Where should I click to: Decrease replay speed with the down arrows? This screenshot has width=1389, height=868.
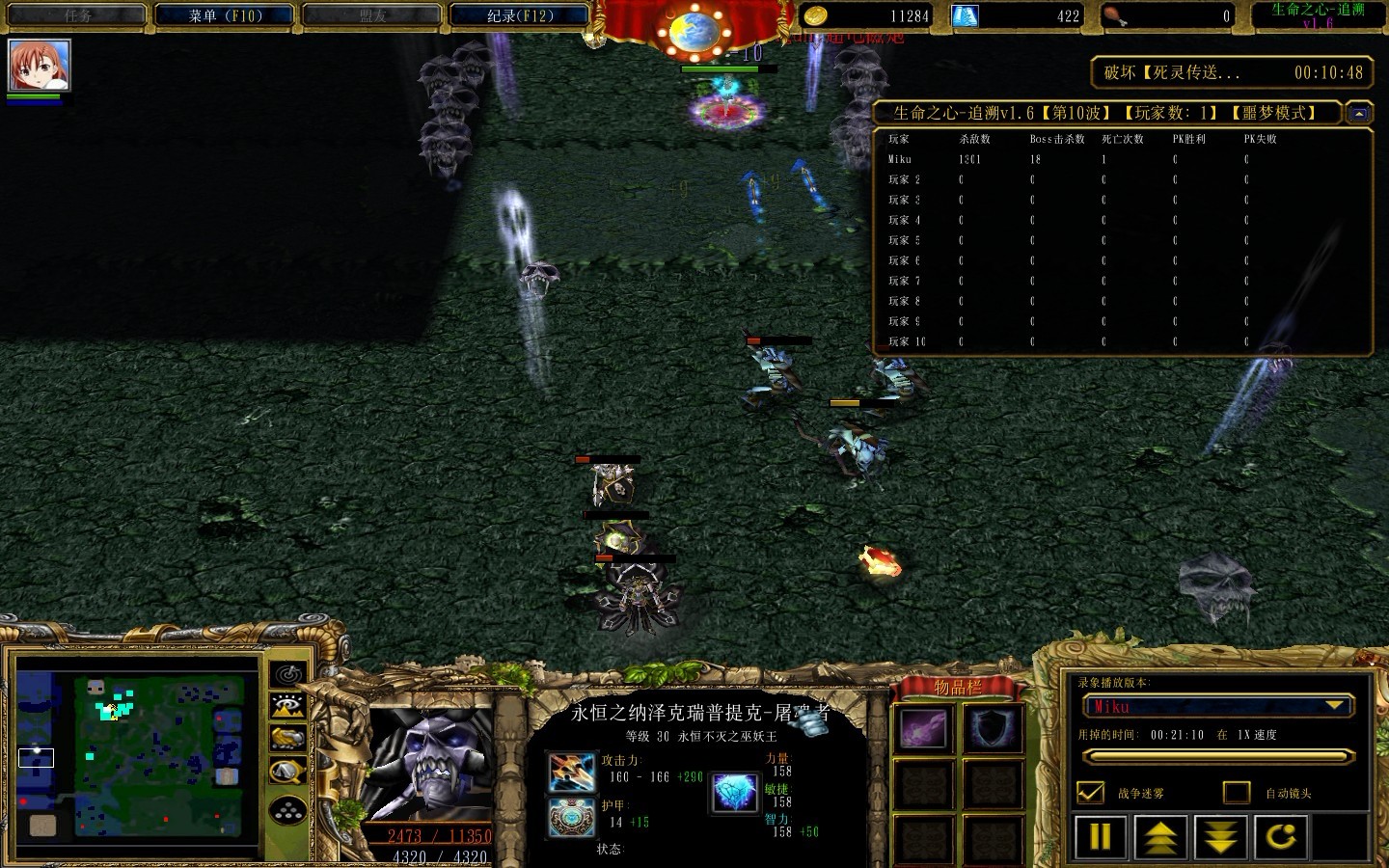pos(1220,837)
